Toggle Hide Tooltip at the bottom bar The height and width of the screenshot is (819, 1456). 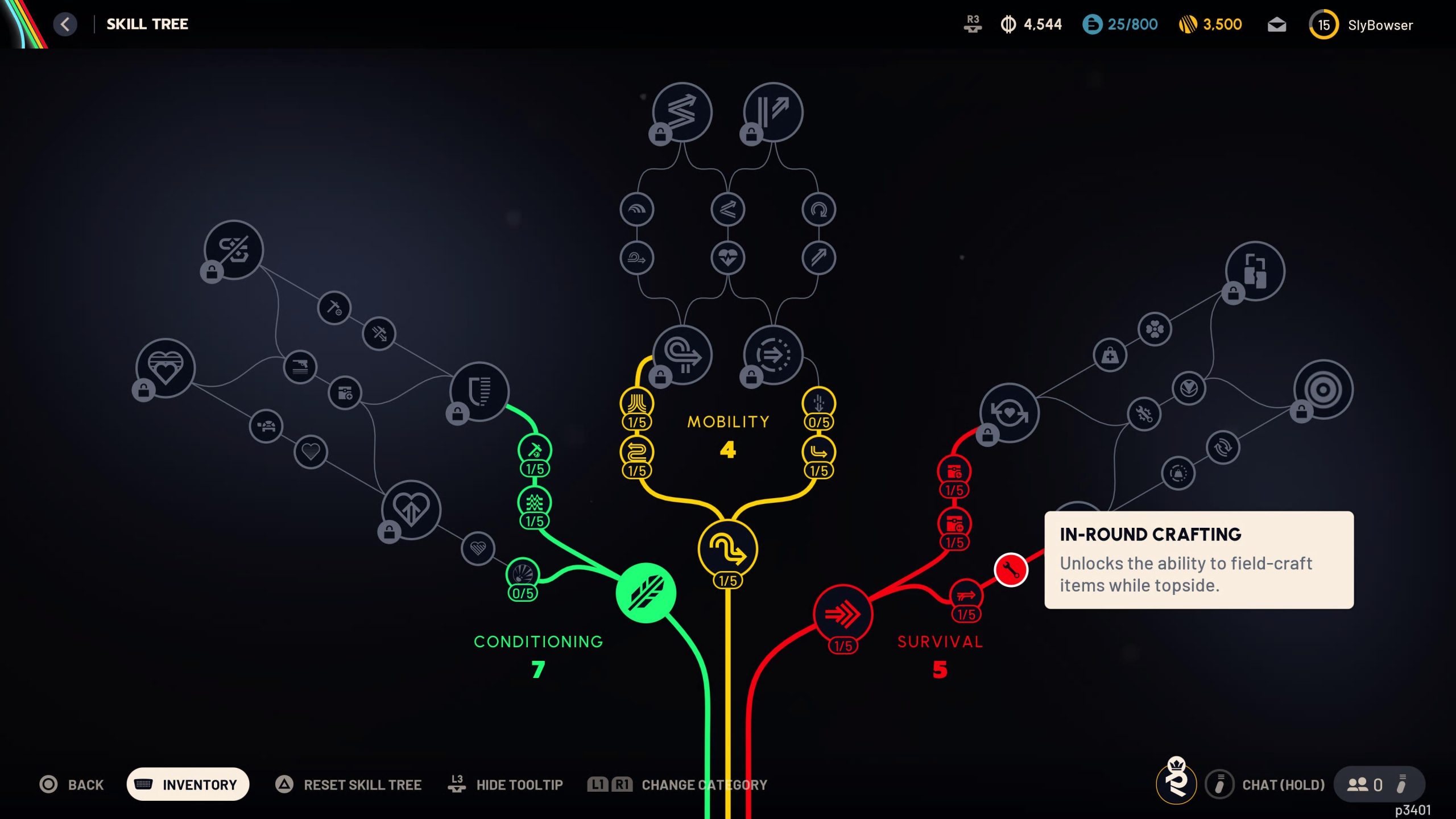[x=519, y=784]
